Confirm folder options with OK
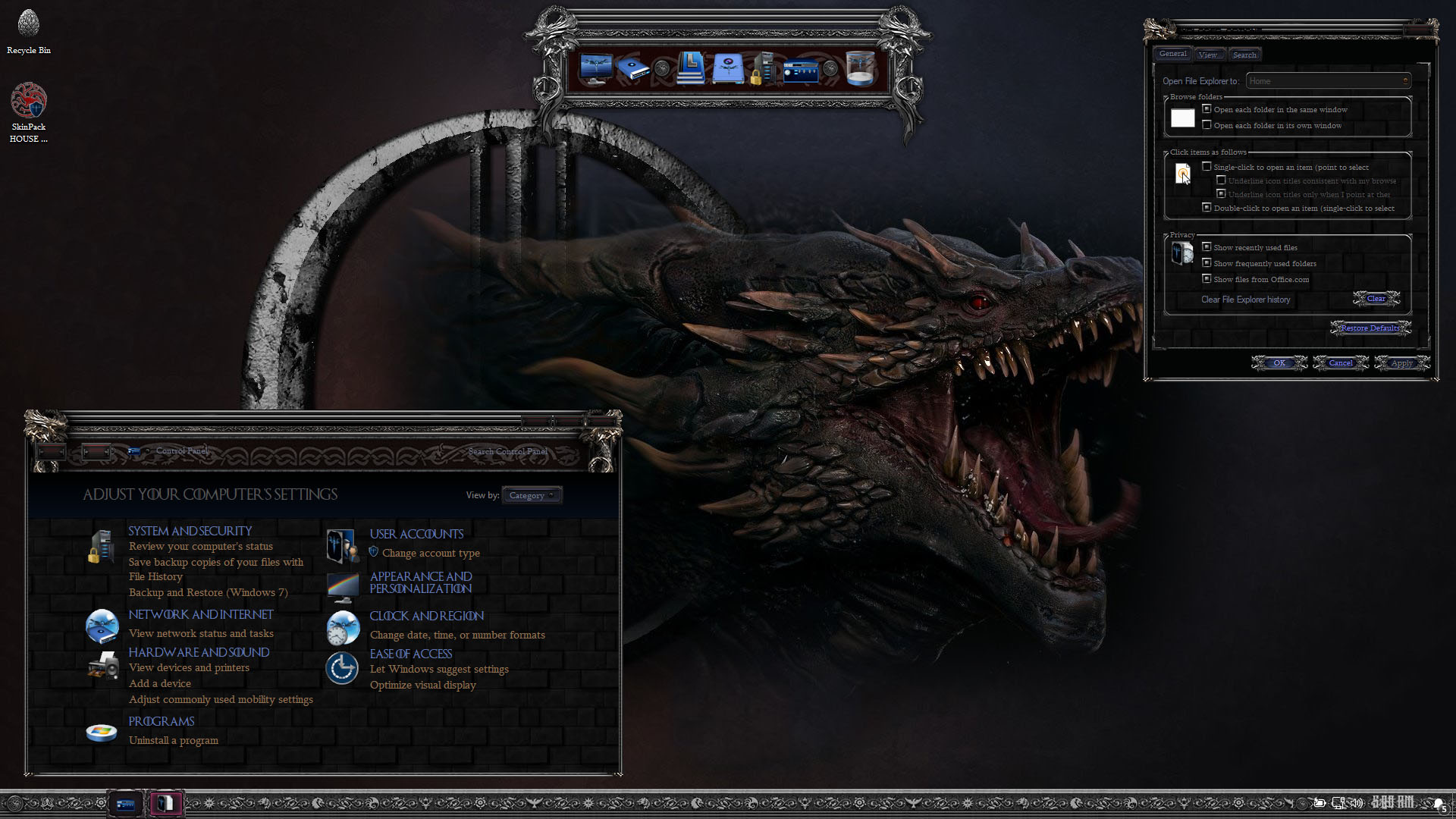 click(x=1279, y=363)
